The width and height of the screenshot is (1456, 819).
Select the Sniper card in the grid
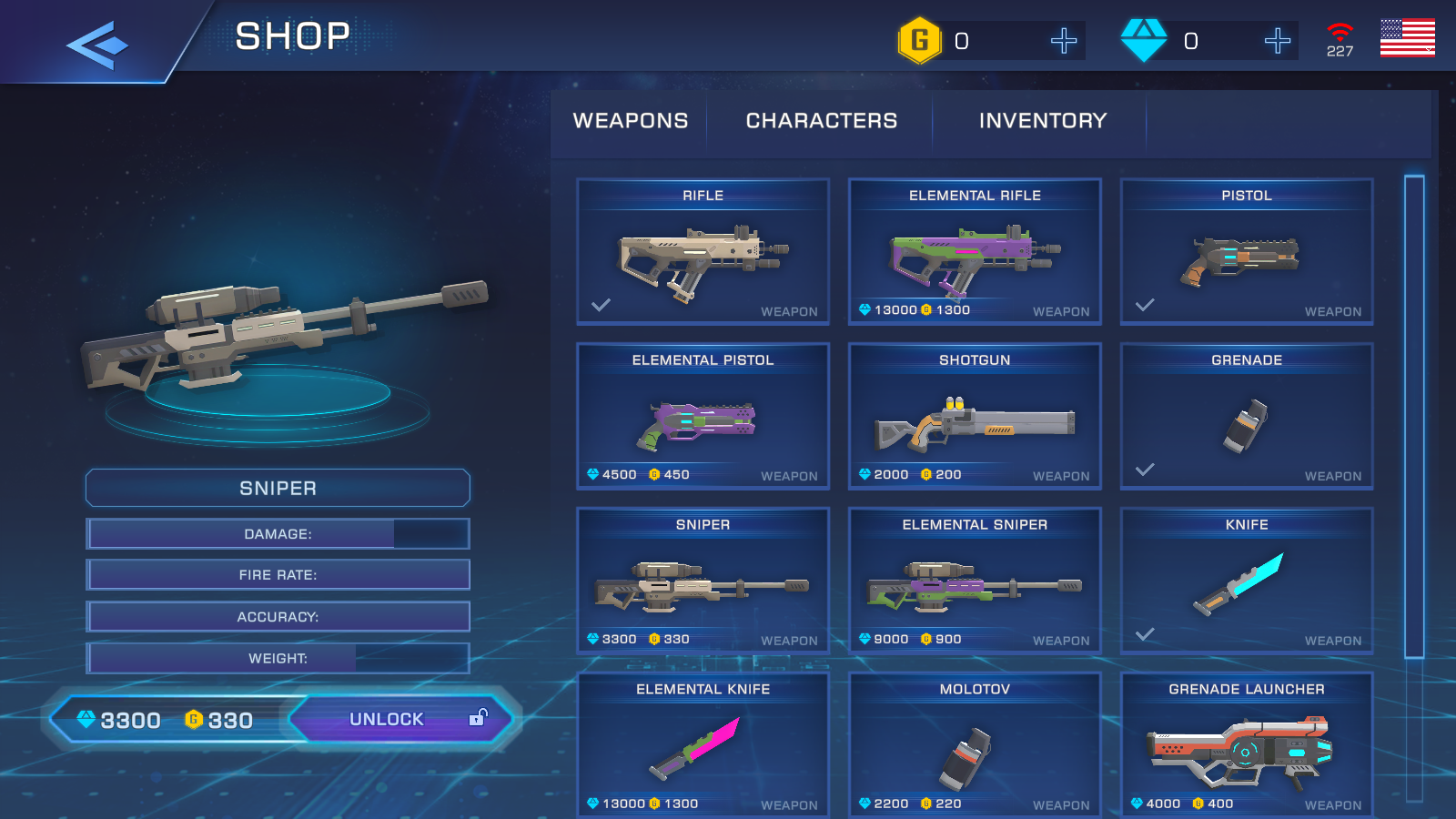(703, 581)
